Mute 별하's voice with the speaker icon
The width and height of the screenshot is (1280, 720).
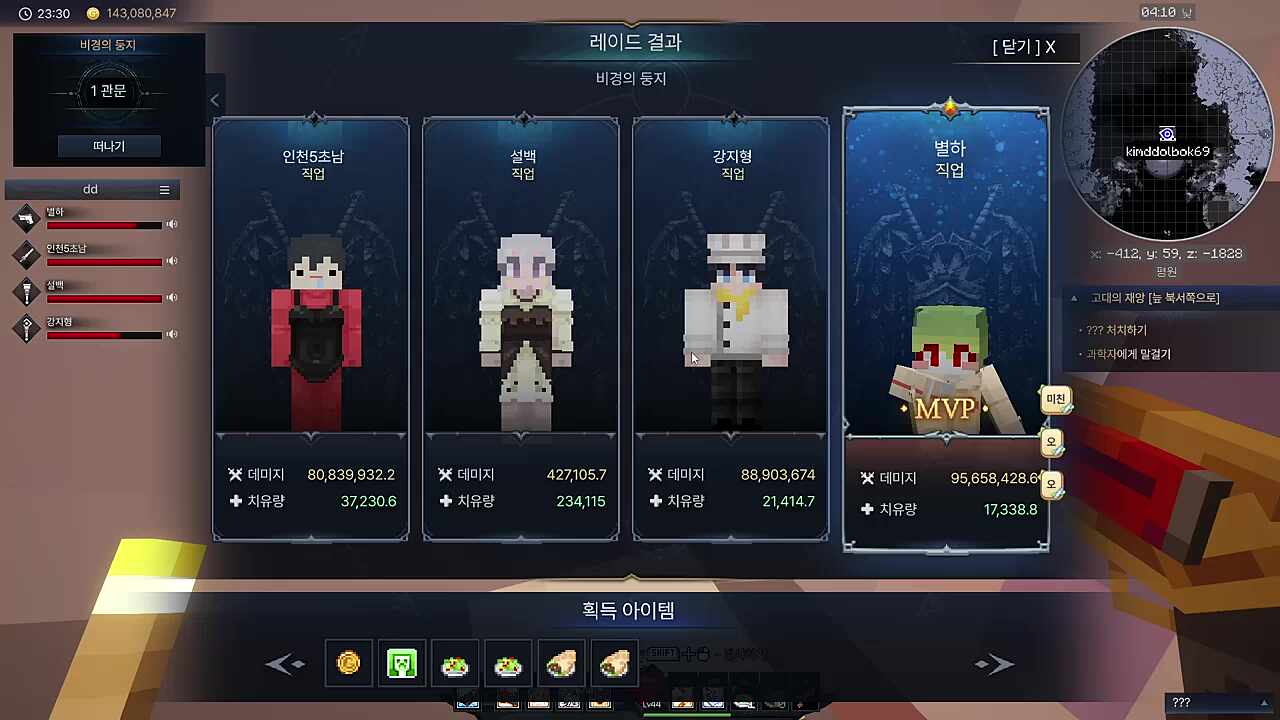[171, 224]
